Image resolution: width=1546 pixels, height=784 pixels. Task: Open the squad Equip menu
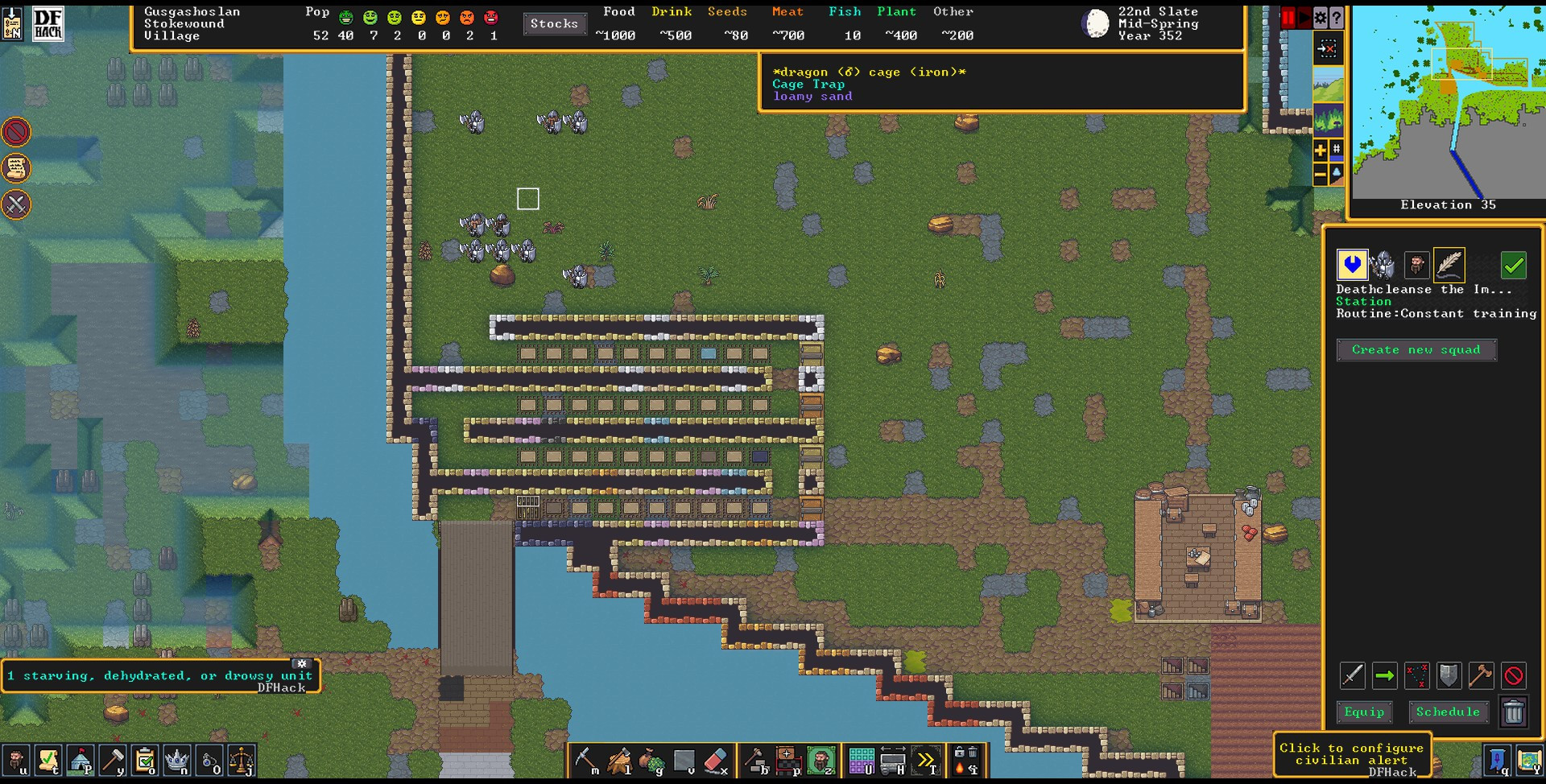1364,712
